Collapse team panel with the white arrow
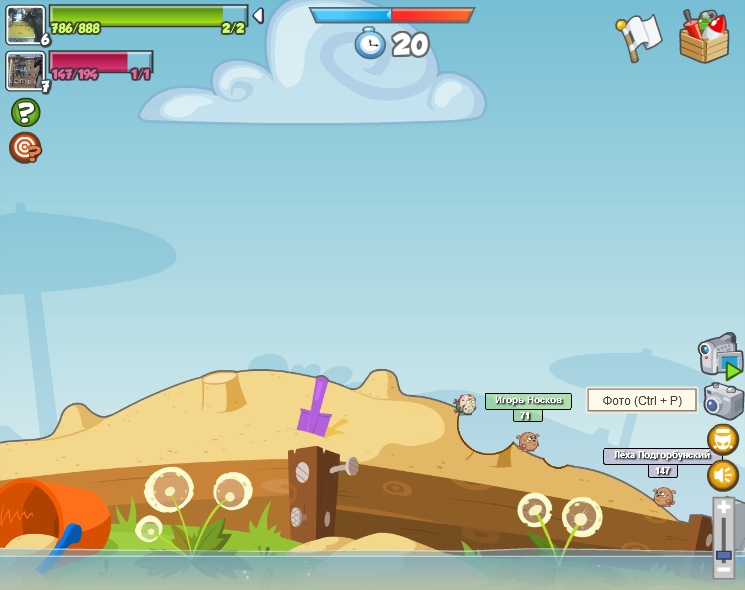The image size is (745, 590). 258,16
